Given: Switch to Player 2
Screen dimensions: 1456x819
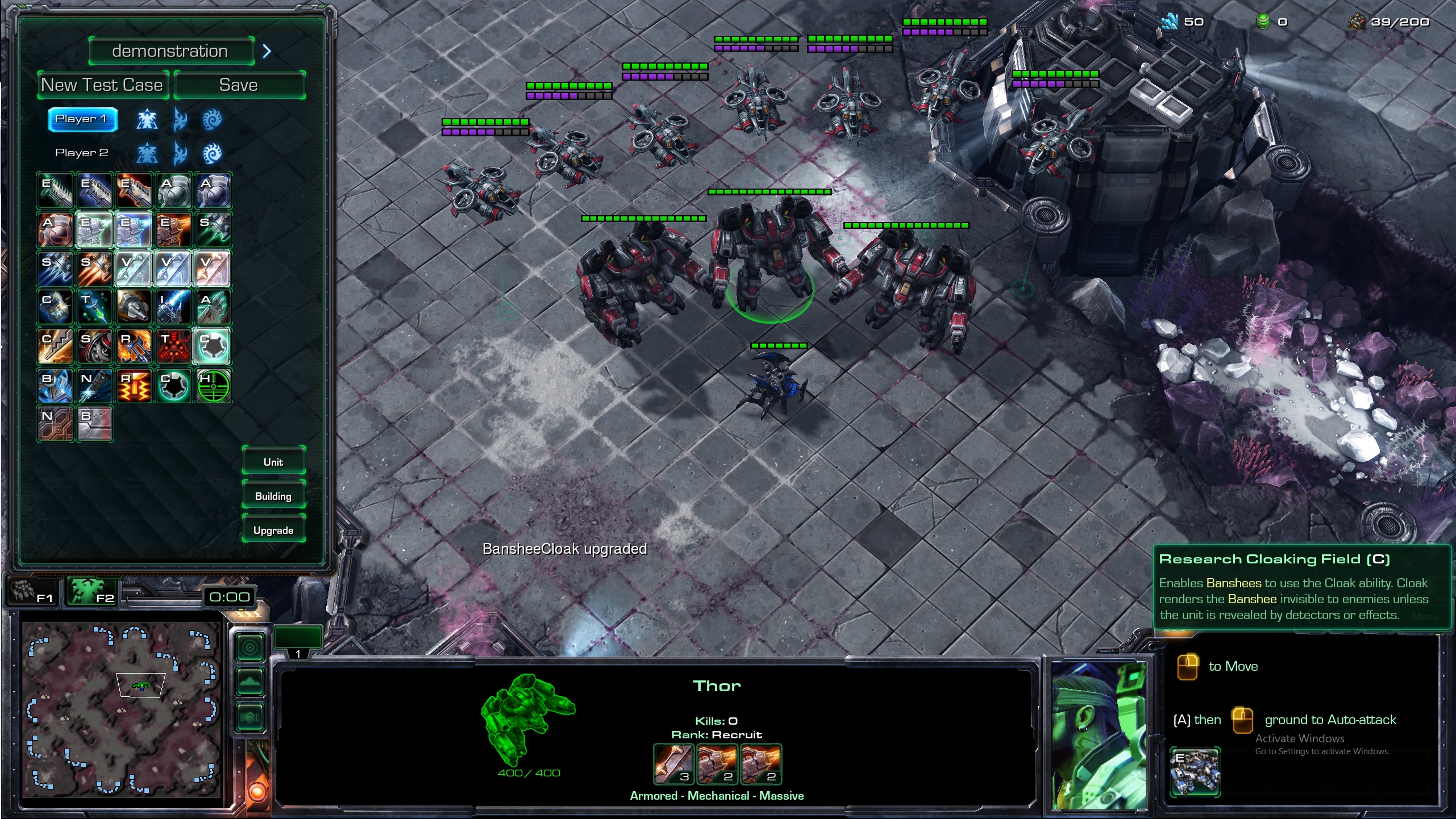Looking at the screenshot, I should point(82,153).
